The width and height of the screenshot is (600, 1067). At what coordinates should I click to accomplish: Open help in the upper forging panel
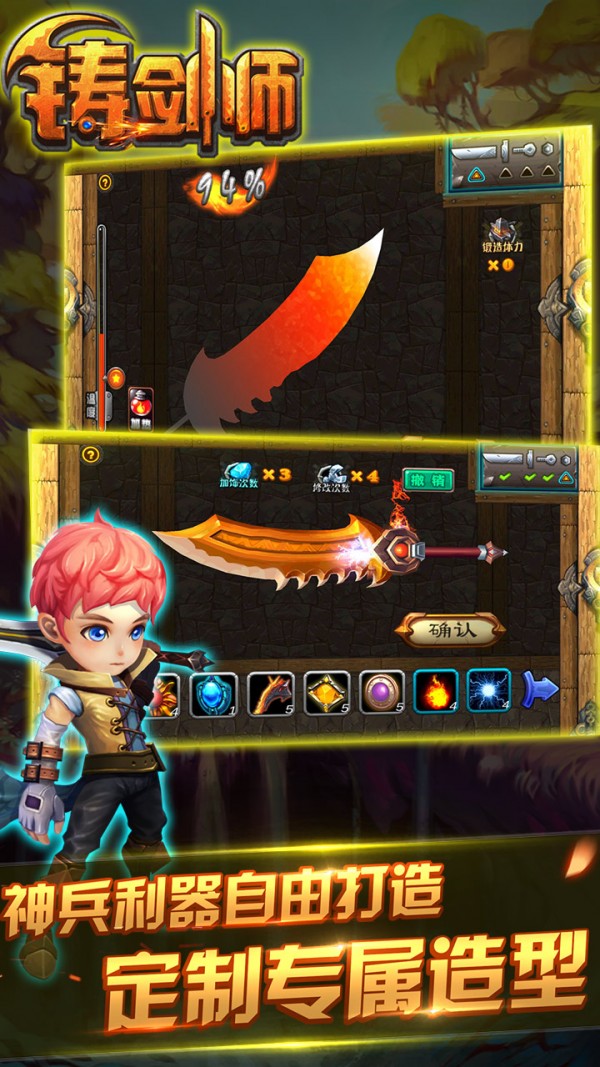pos(104,183)
